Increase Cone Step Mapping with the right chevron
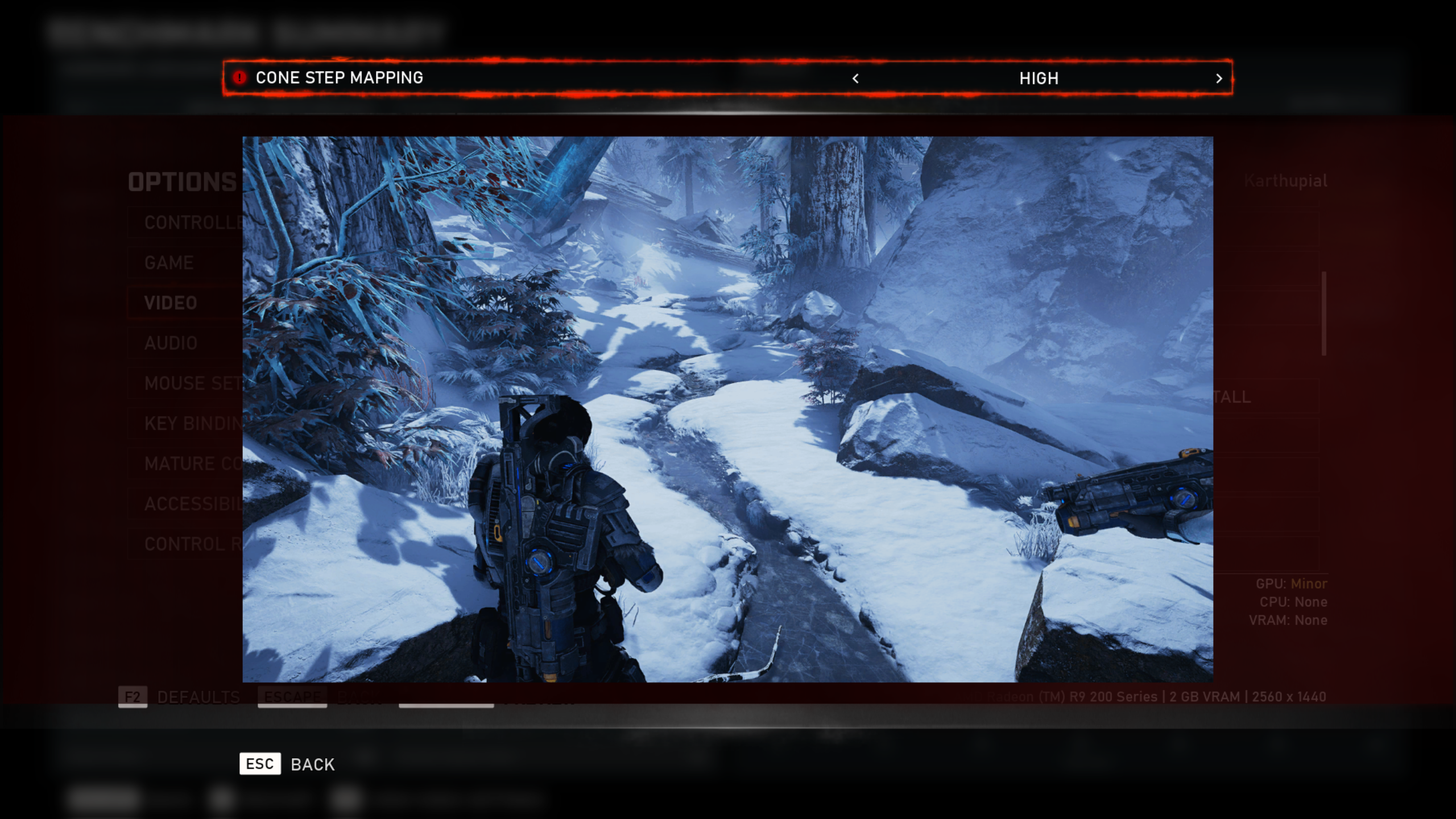The width and height of the screenshot is (1456, 819). 1218,79
